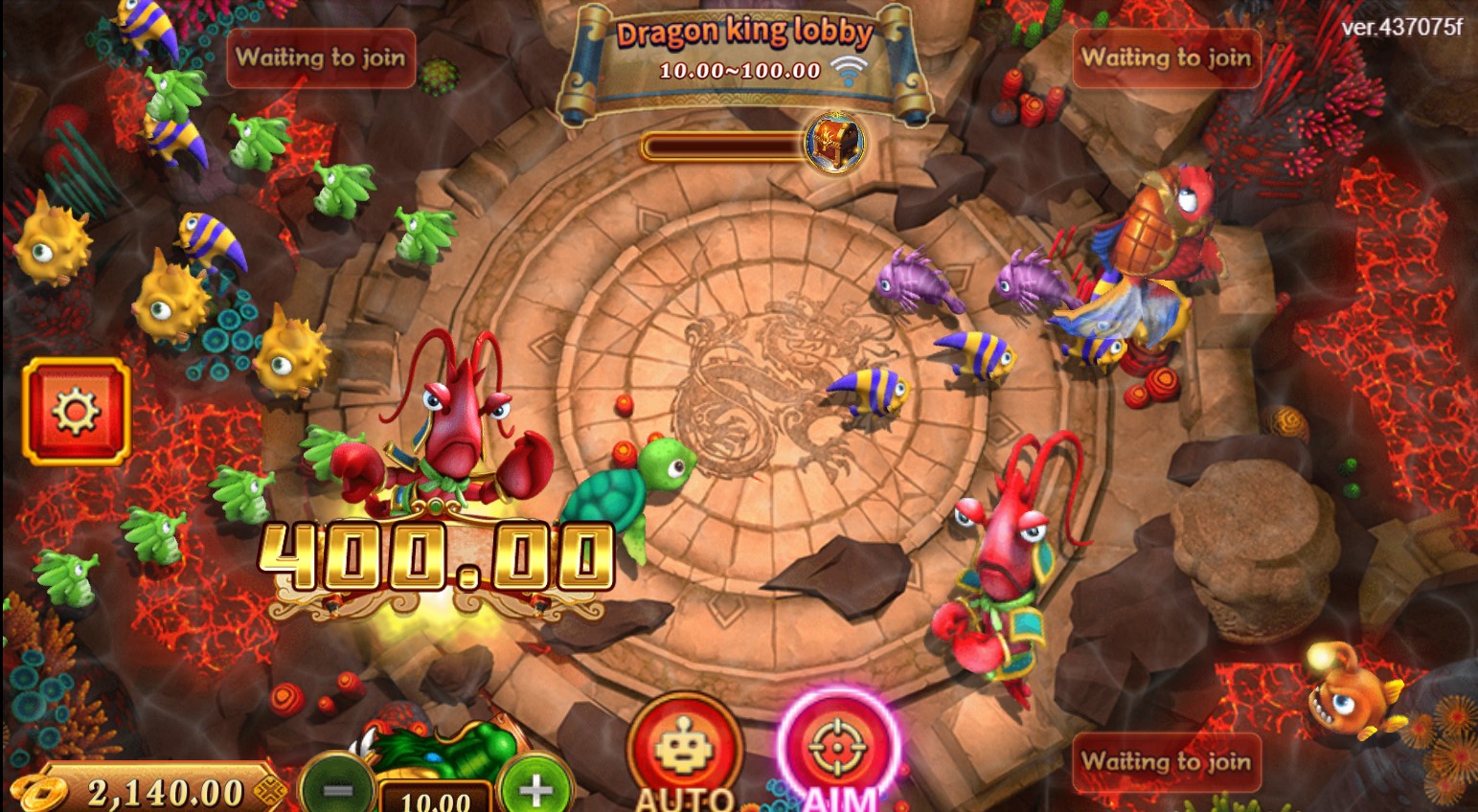Join the bottom-right Waiting to join seat

[x=1166, y=763]
